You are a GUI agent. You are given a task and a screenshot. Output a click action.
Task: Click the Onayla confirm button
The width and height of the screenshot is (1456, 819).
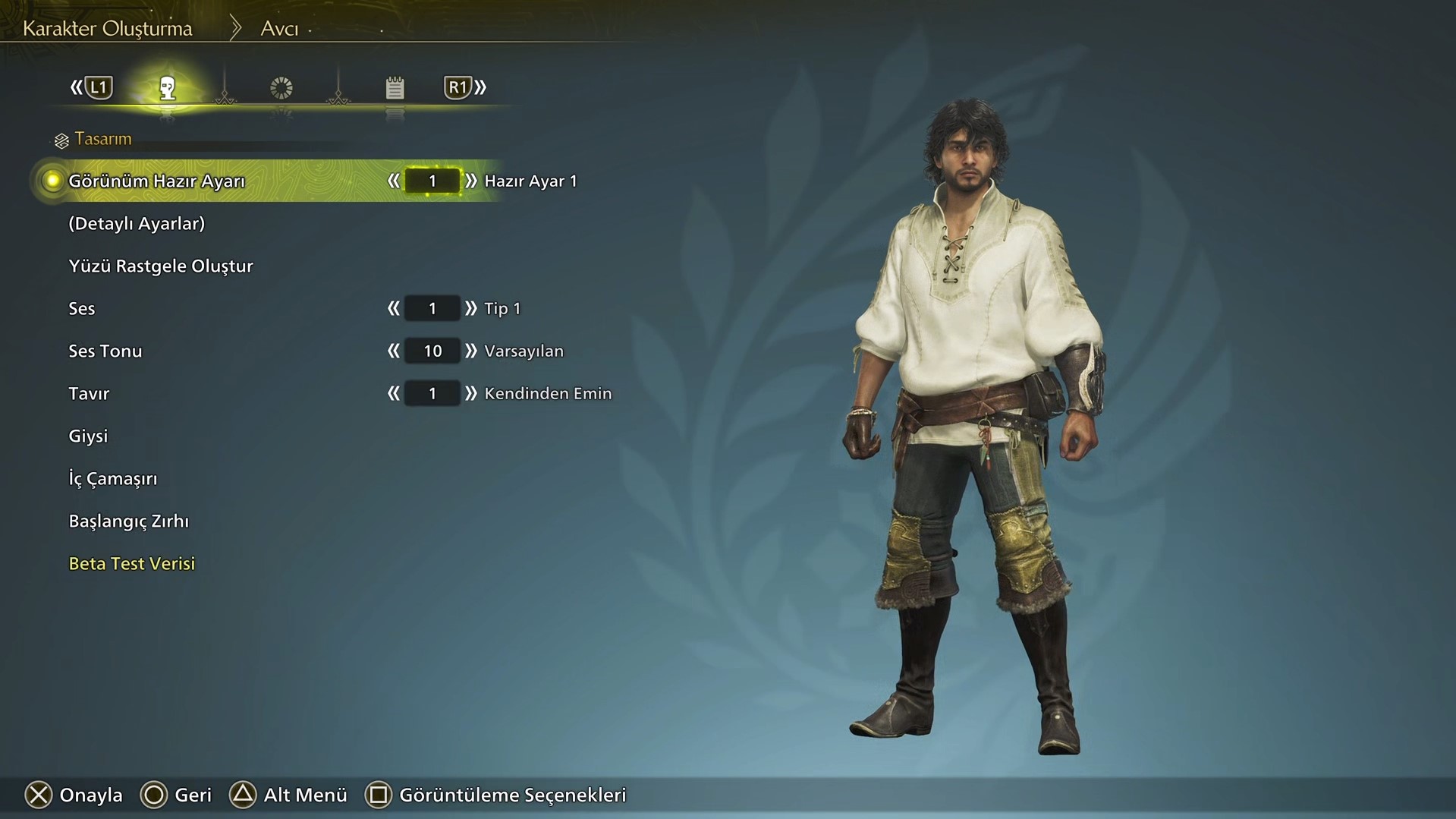[x=74, y=795]
